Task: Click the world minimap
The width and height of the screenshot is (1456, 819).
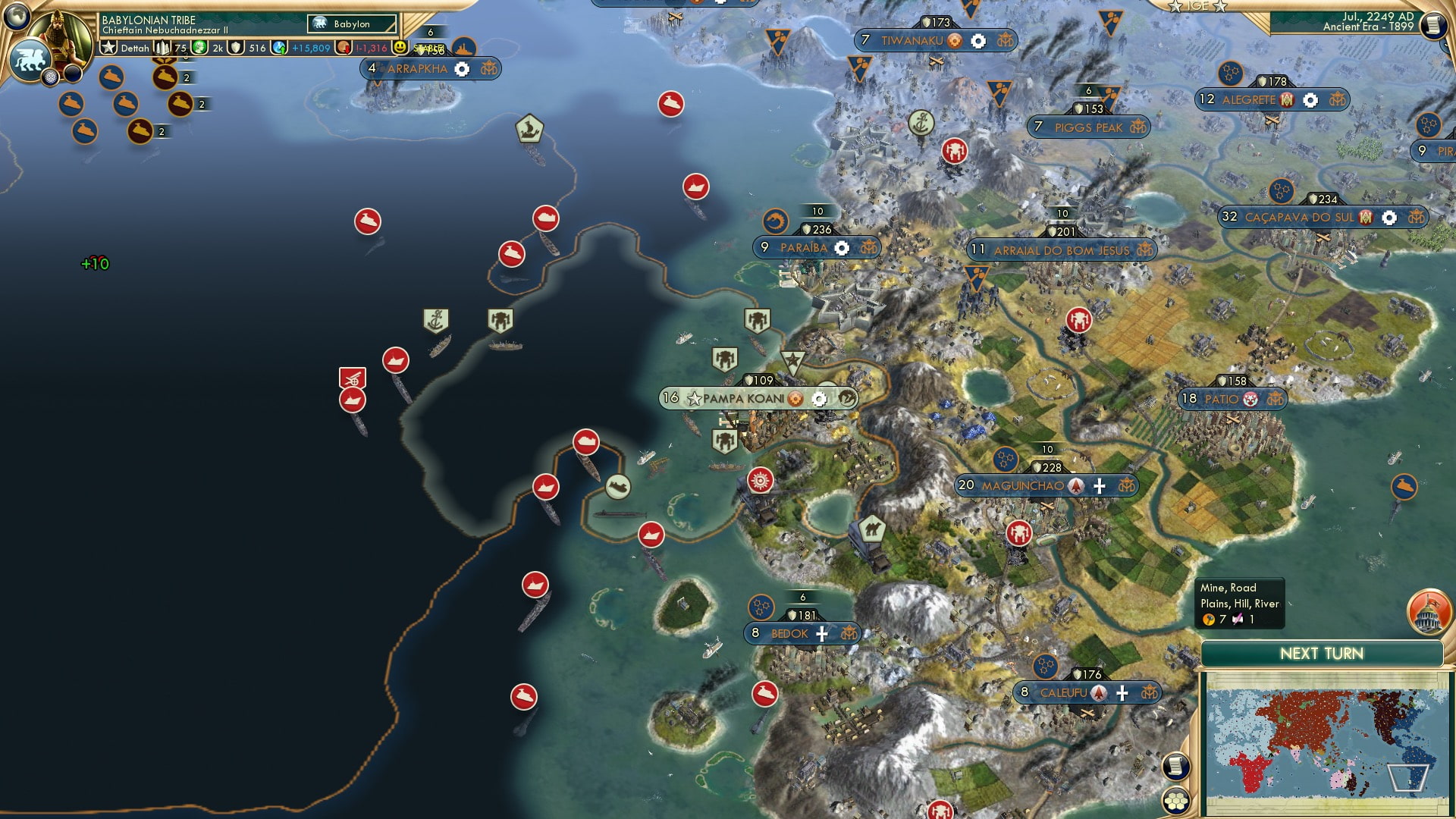Action: click(x=1325, y=743)
